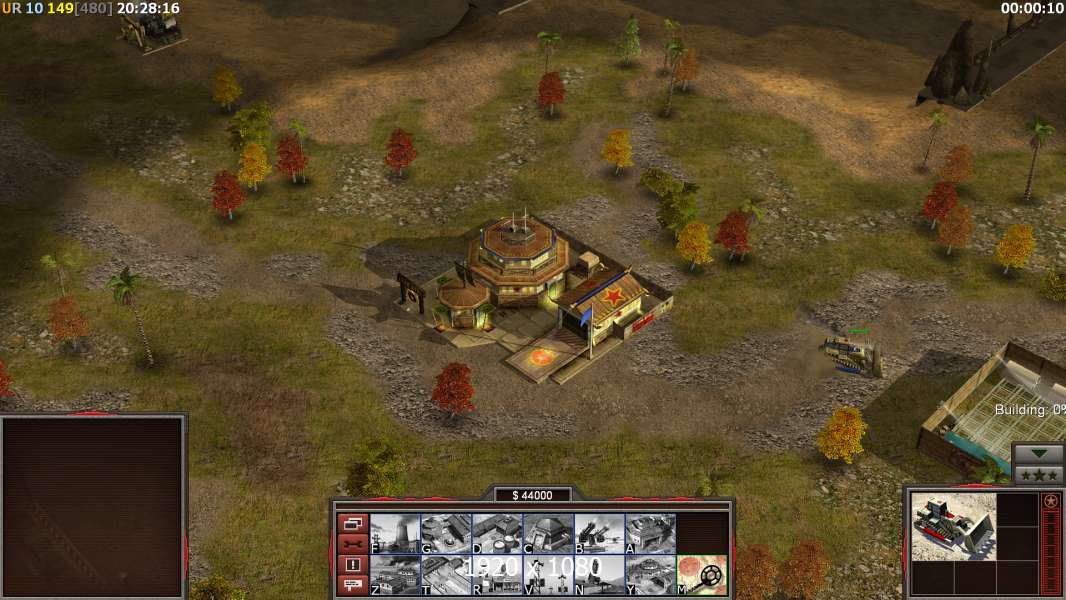
Task: Open the three-star General's Powers button
Action: (x=1038, y=474)
